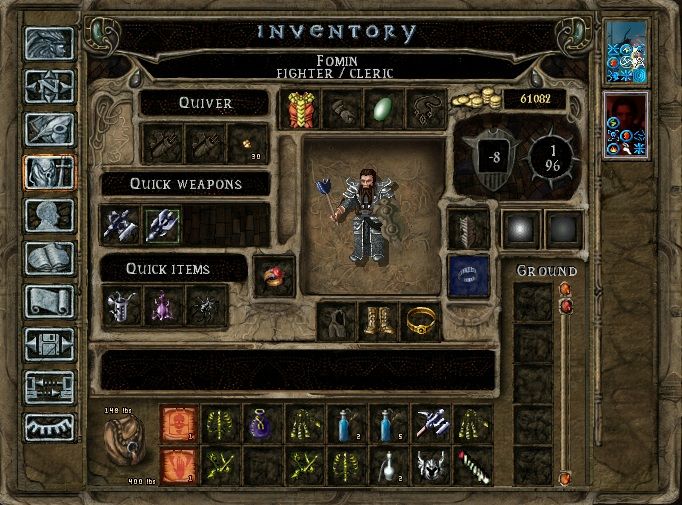
Task: Open the character record bust button
Action: point(49,216)
